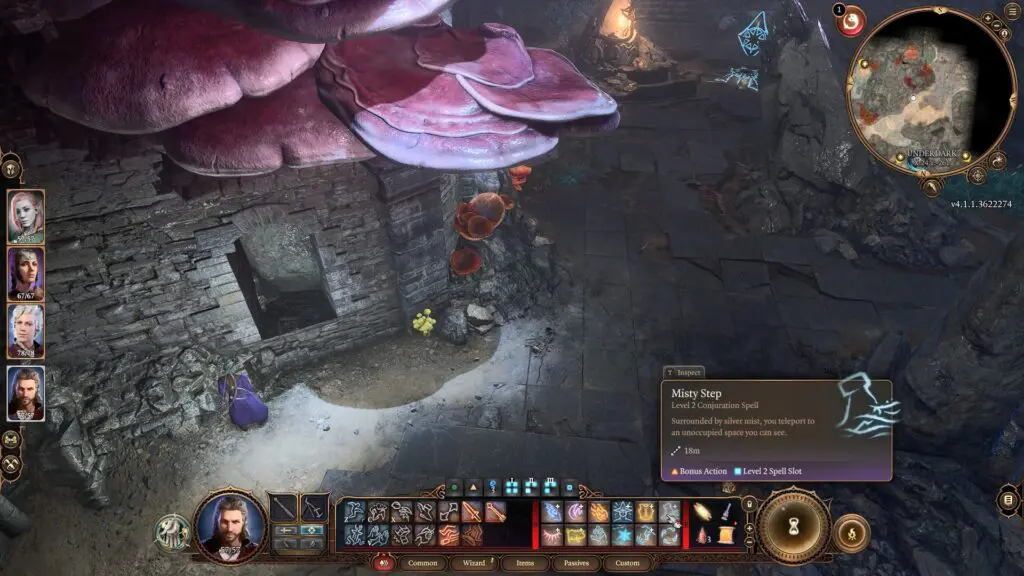Open the bearded character's large portrait
This screenshot has height=576, width=1024.
tap(230, 527)
